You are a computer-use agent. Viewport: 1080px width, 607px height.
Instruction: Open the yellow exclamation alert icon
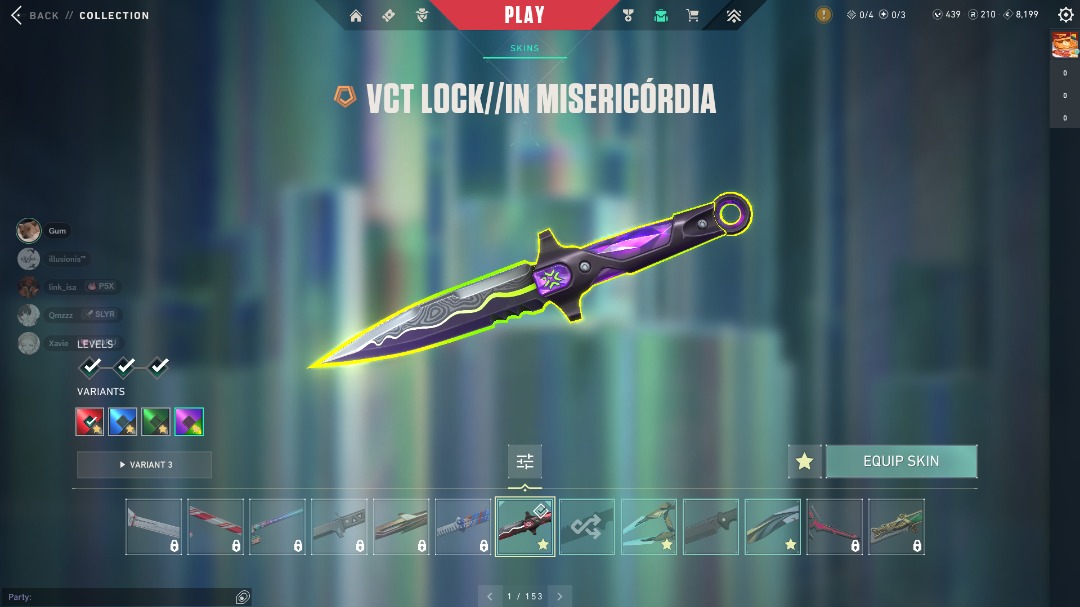(823, 15)
